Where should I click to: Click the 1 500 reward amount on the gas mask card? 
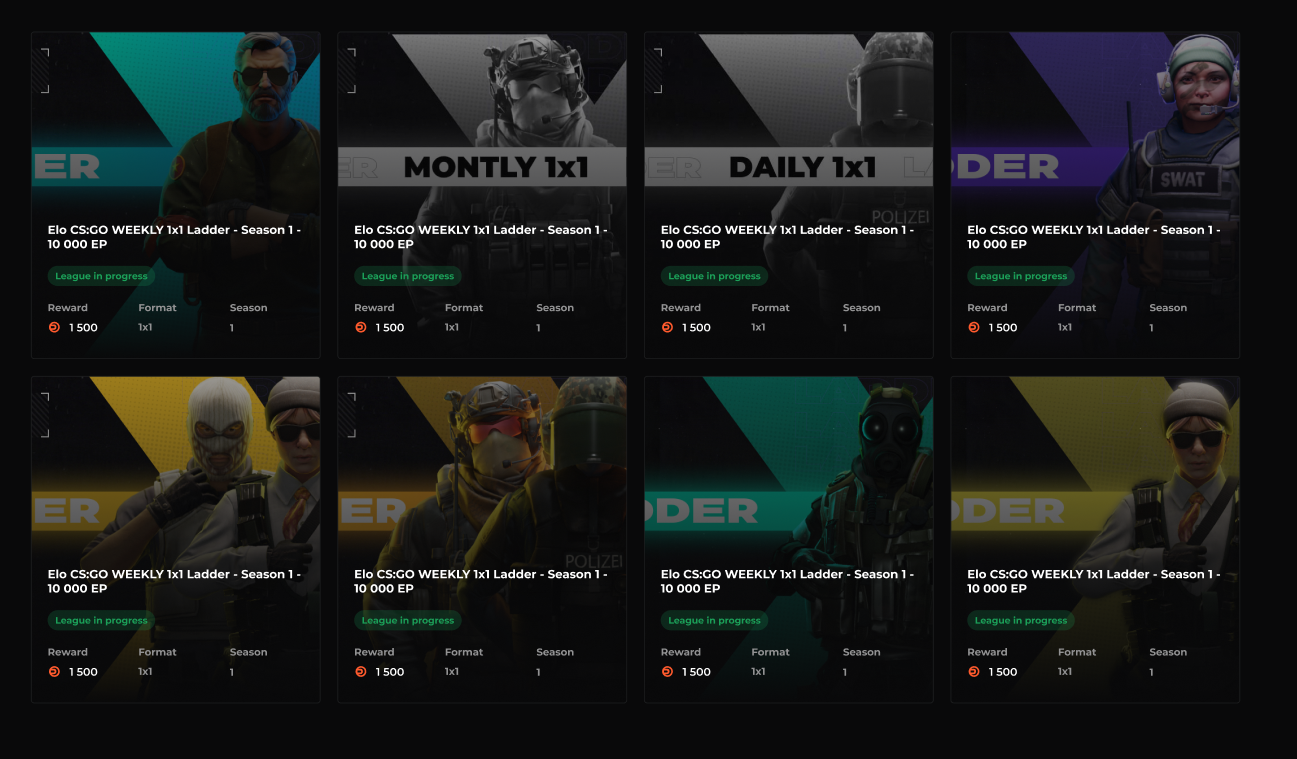coord(697,671)
